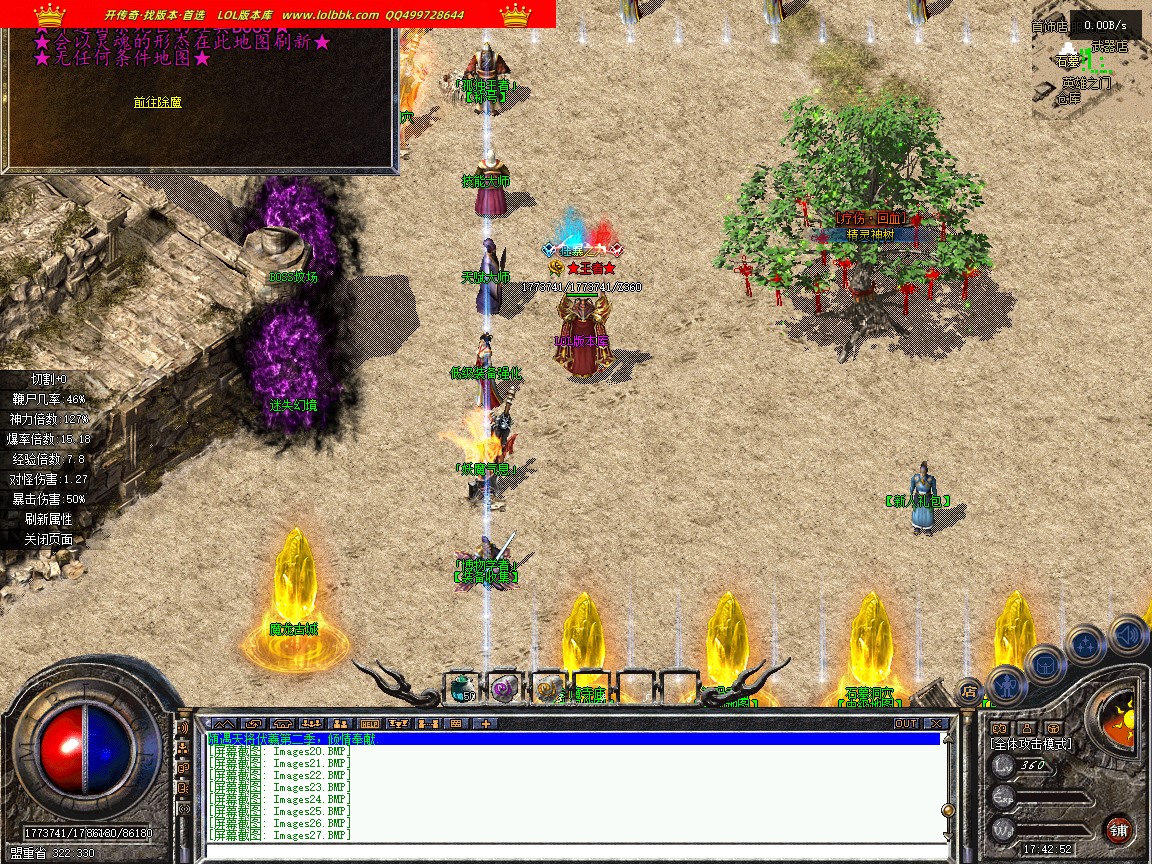
Task: Click the HELP button on chat toolbar
Action: tap(370, 723)
